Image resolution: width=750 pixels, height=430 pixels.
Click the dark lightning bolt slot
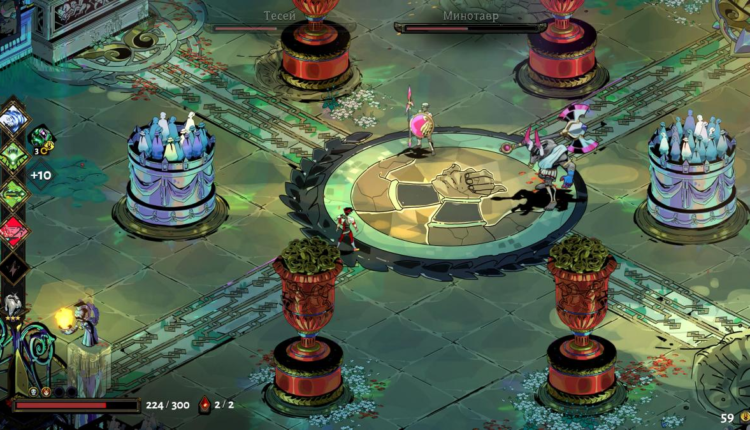14,266
